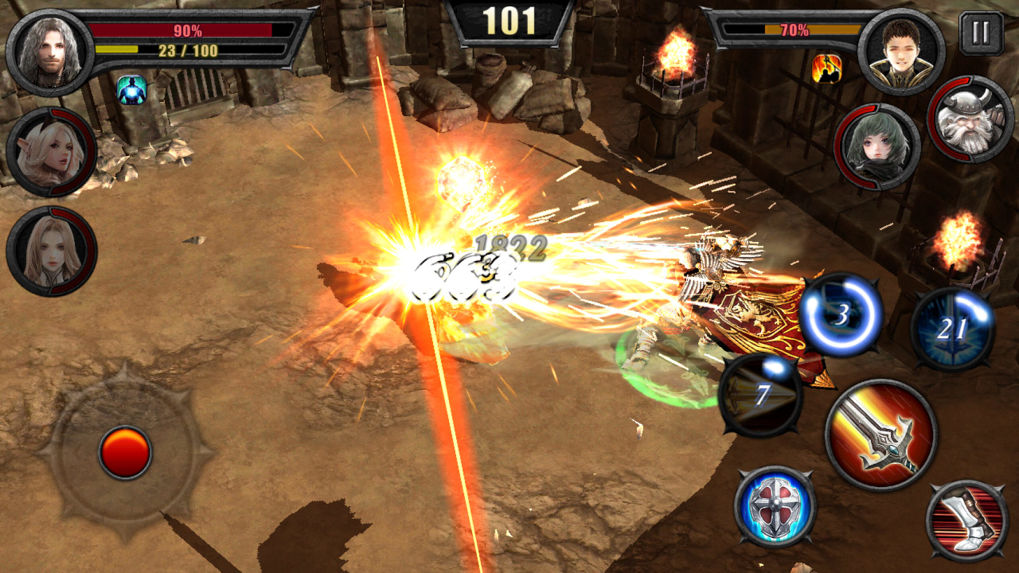This screenshot has height=573, width=1019.
Task: Tap the enemy leader's portrait
Action: 901,52
